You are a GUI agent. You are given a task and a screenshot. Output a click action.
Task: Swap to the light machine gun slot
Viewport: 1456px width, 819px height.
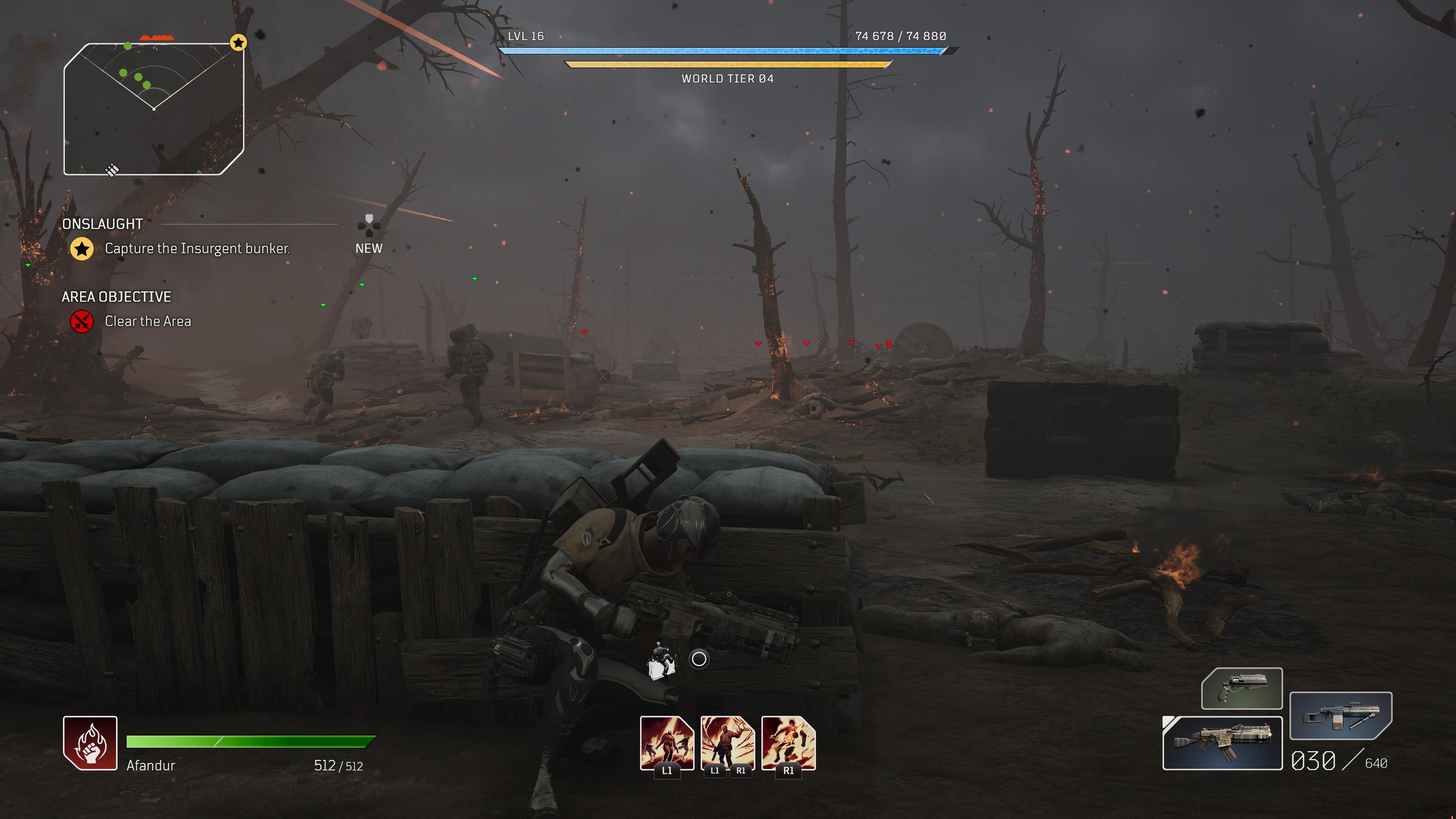(x=1340, y=715)
